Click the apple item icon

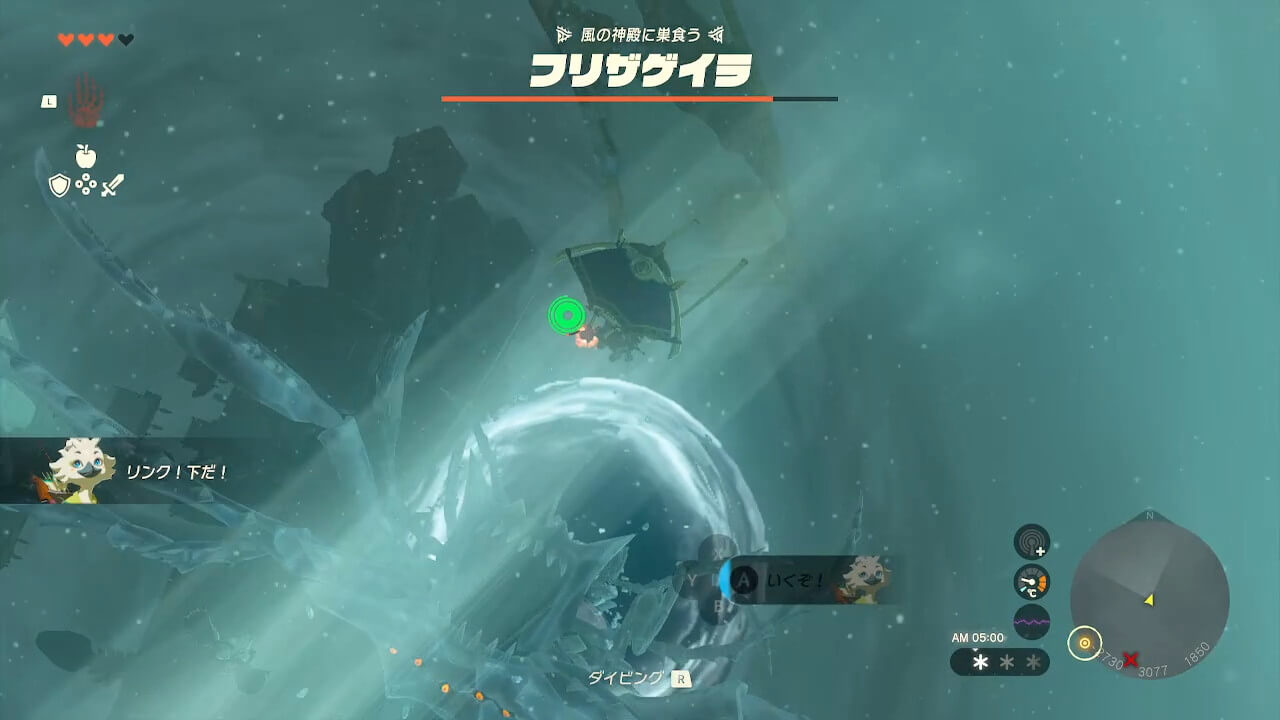(86, 156)
